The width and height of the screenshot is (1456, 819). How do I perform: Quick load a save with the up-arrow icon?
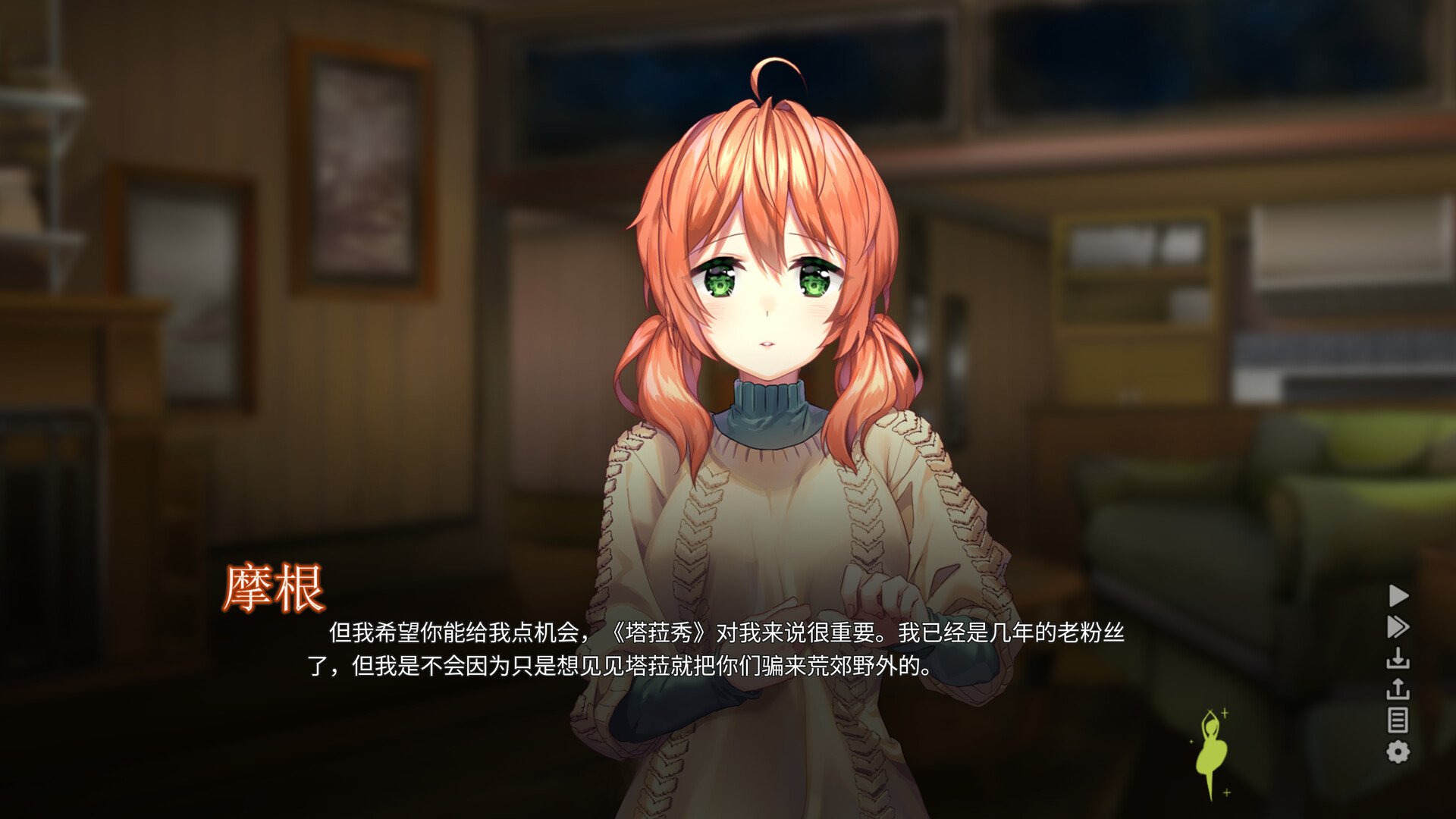1398,689
